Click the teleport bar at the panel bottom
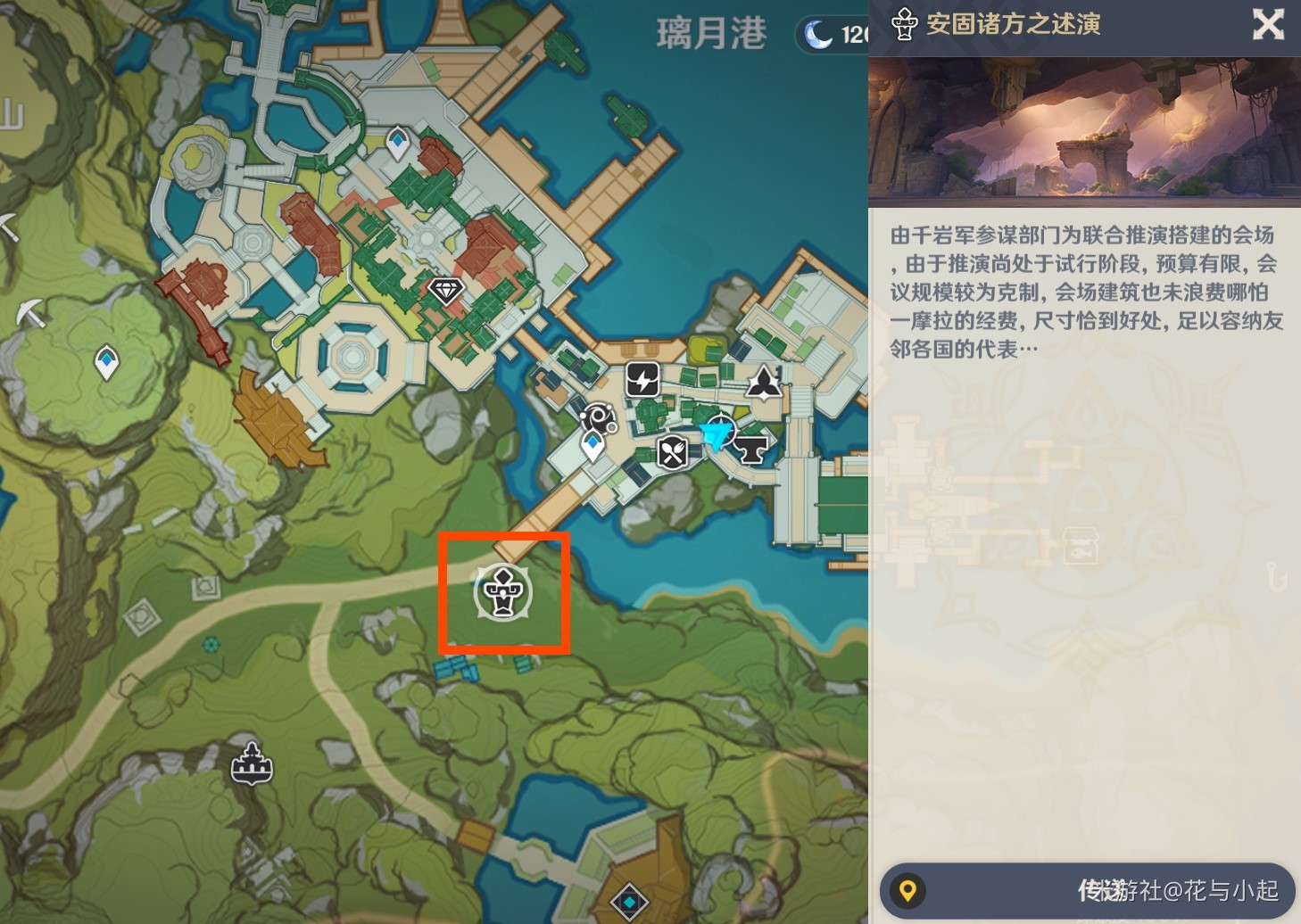 (1084, 889)
